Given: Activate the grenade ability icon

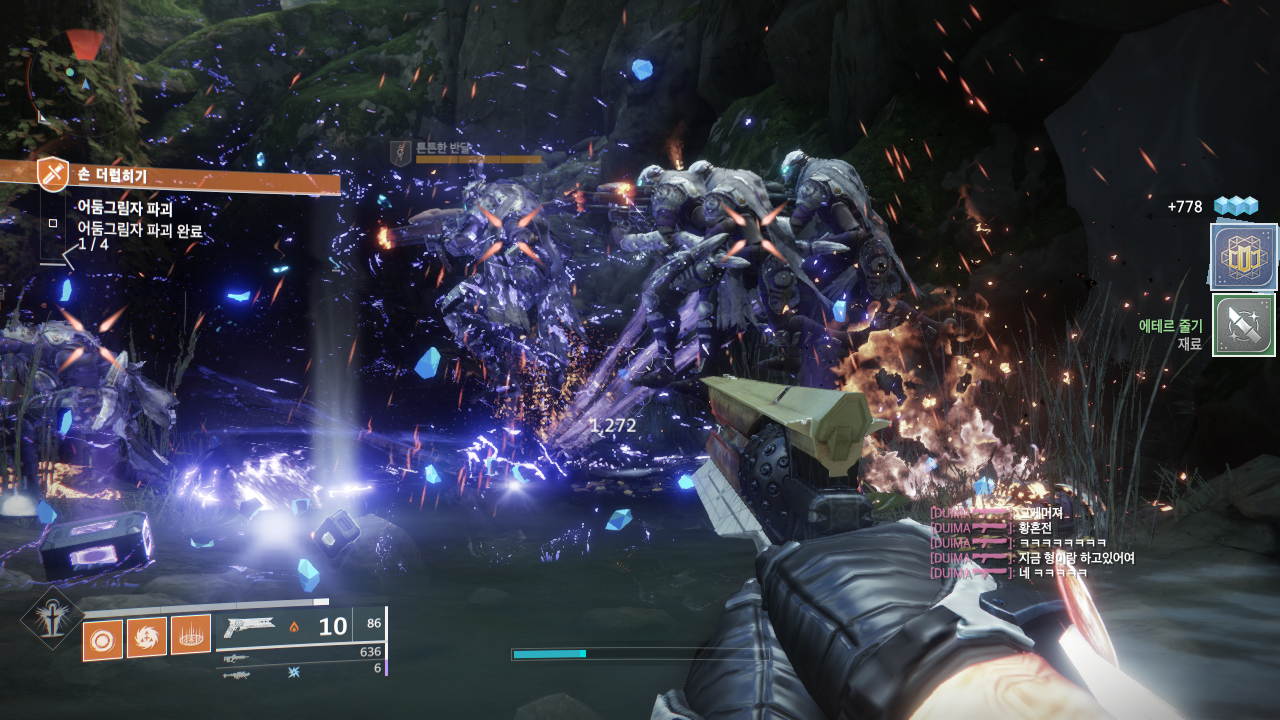Looking at the screenshot, I should pyautogui.click(x=102, y=640).
